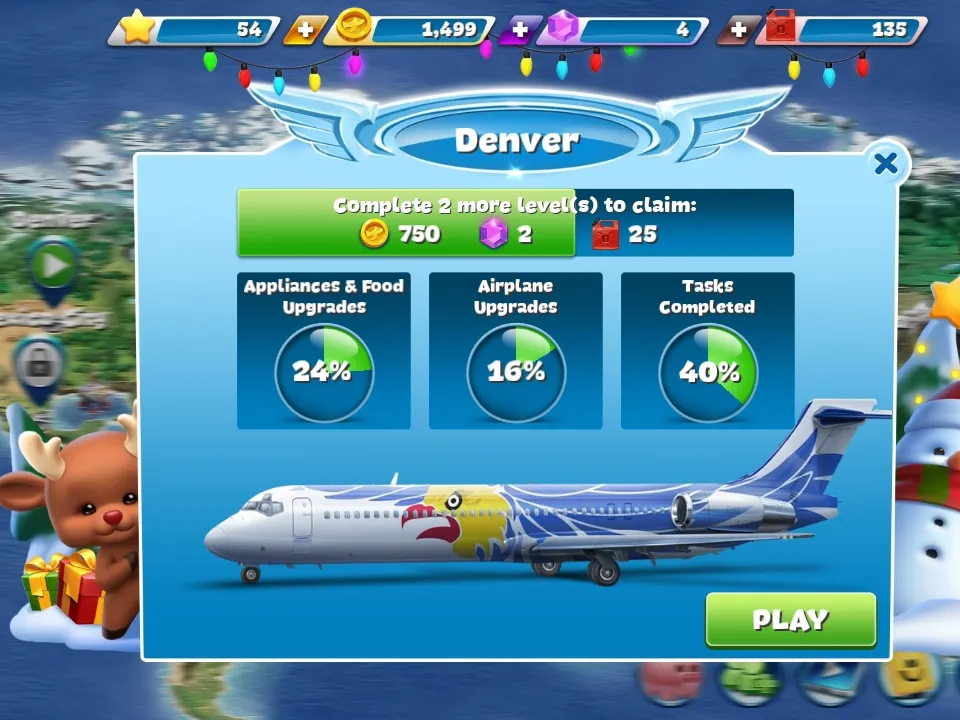Open Appliances & Food Upgrades panel
Screen dimensions: 960x720
tap(324, 351)
